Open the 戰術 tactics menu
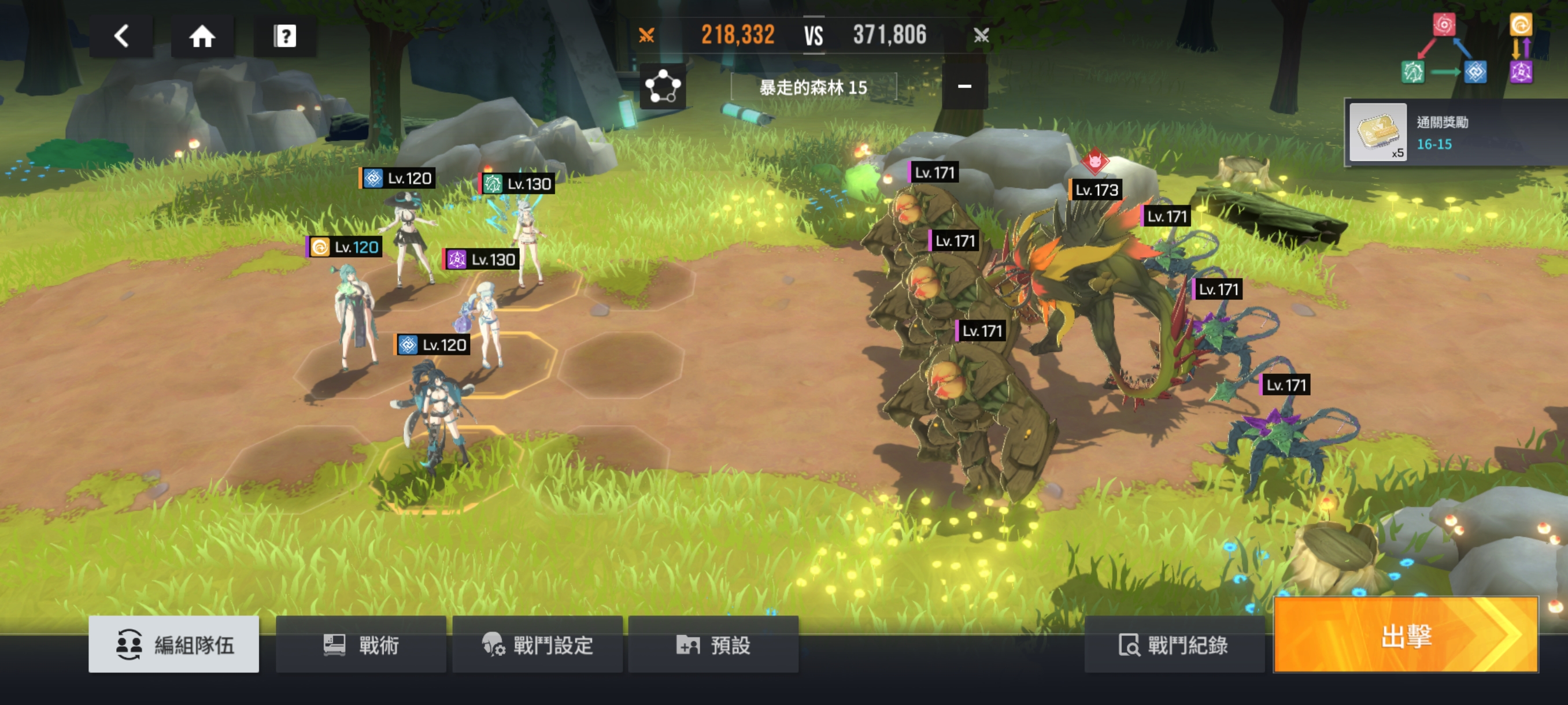Image resolution: width=1568 pixels, height=705 pixels. click(360, 644)
